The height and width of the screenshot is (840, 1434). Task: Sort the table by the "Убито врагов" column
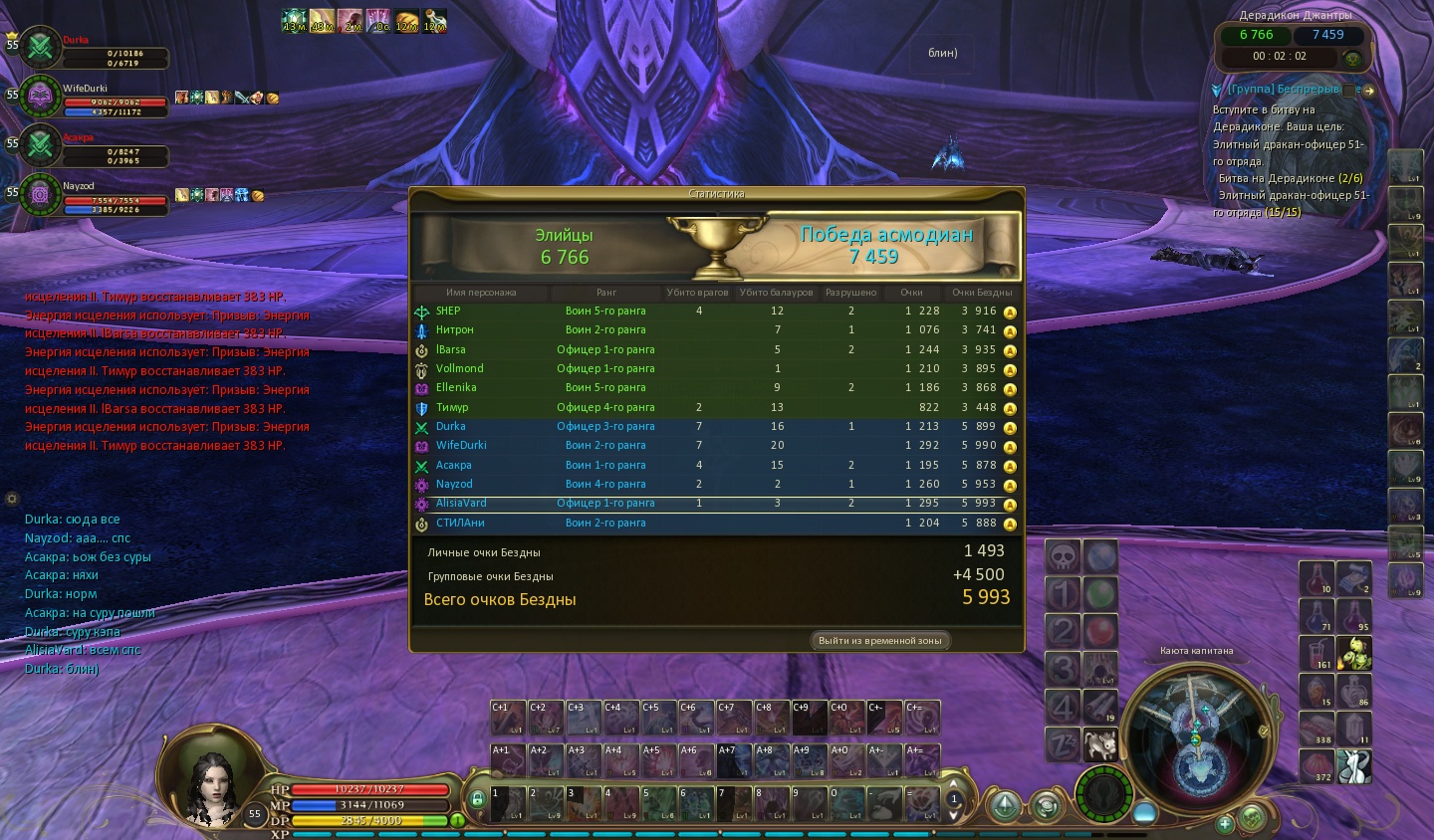(697, 293)
